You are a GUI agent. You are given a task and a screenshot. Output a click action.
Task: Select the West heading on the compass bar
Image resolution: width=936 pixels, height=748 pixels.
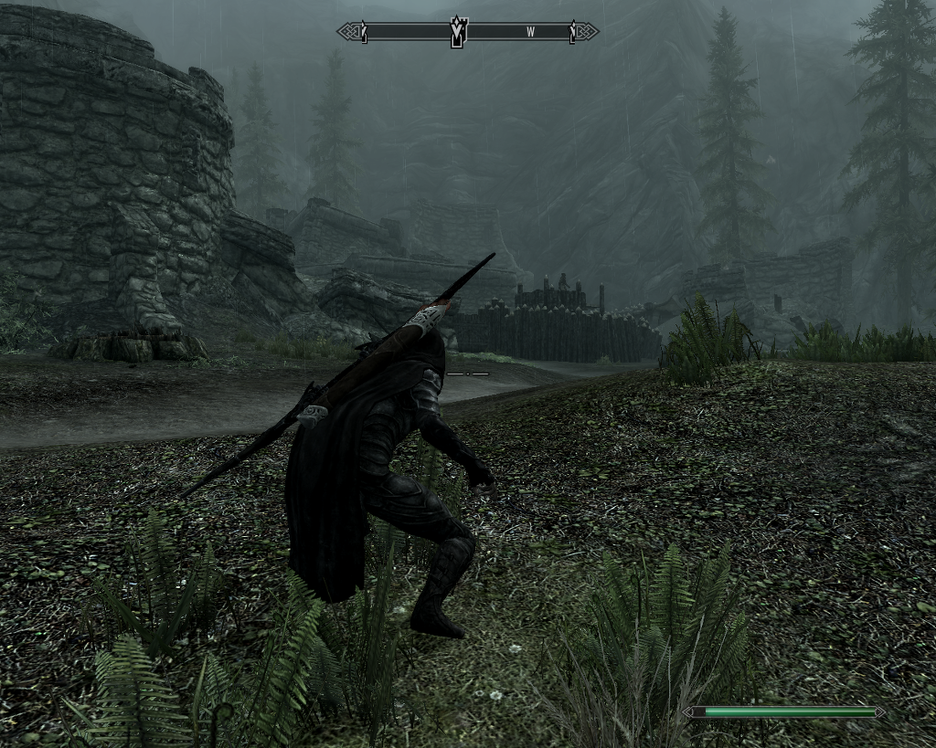tap(531, 32)
